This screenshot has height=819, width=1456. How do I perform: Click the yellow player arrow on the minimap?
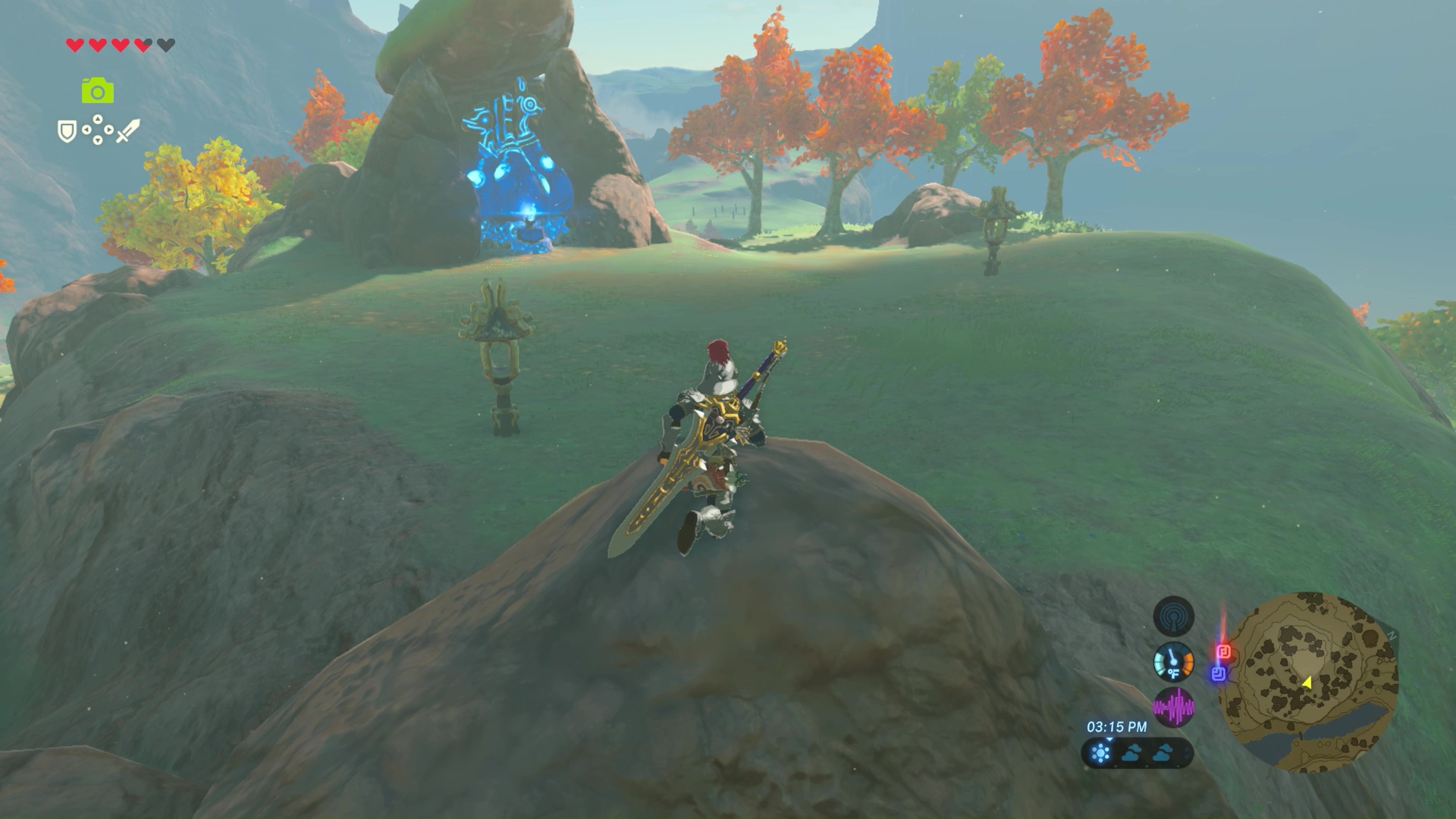click(1307, 682)
